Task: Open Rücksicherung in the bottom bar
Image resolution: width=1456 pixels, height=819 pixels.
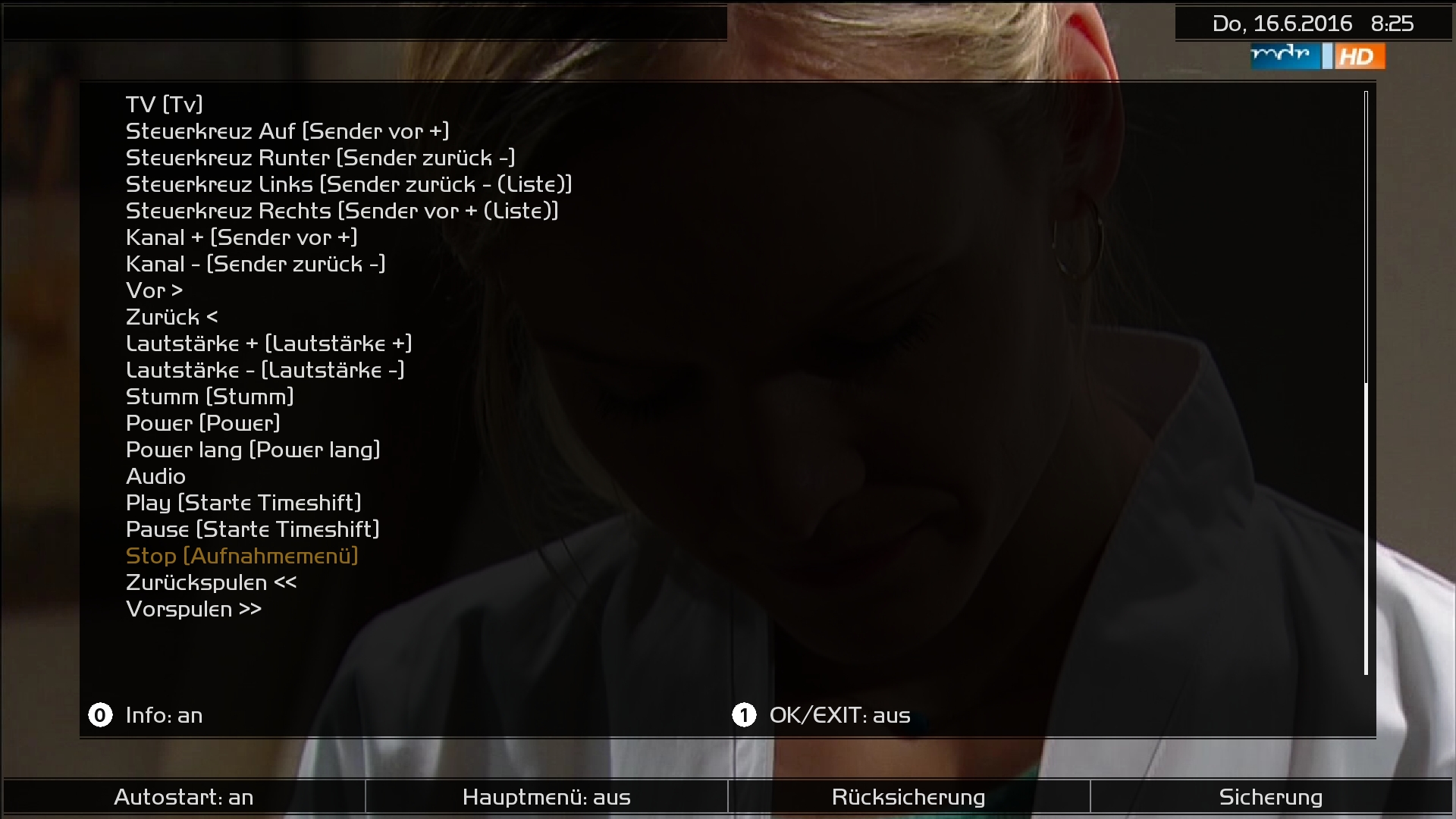Action: [x=908, y=797]
